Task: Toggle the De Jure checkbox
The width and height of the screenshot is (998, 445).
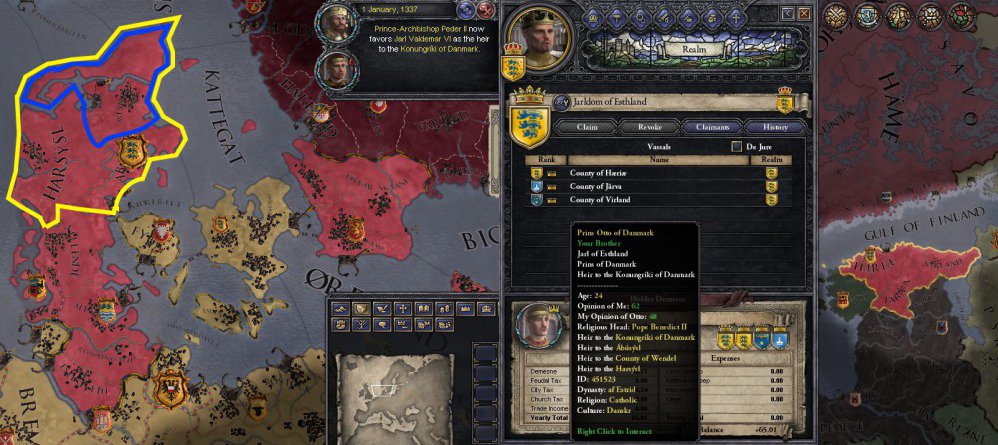Action: pyautogui.click(x=738, y=146)
